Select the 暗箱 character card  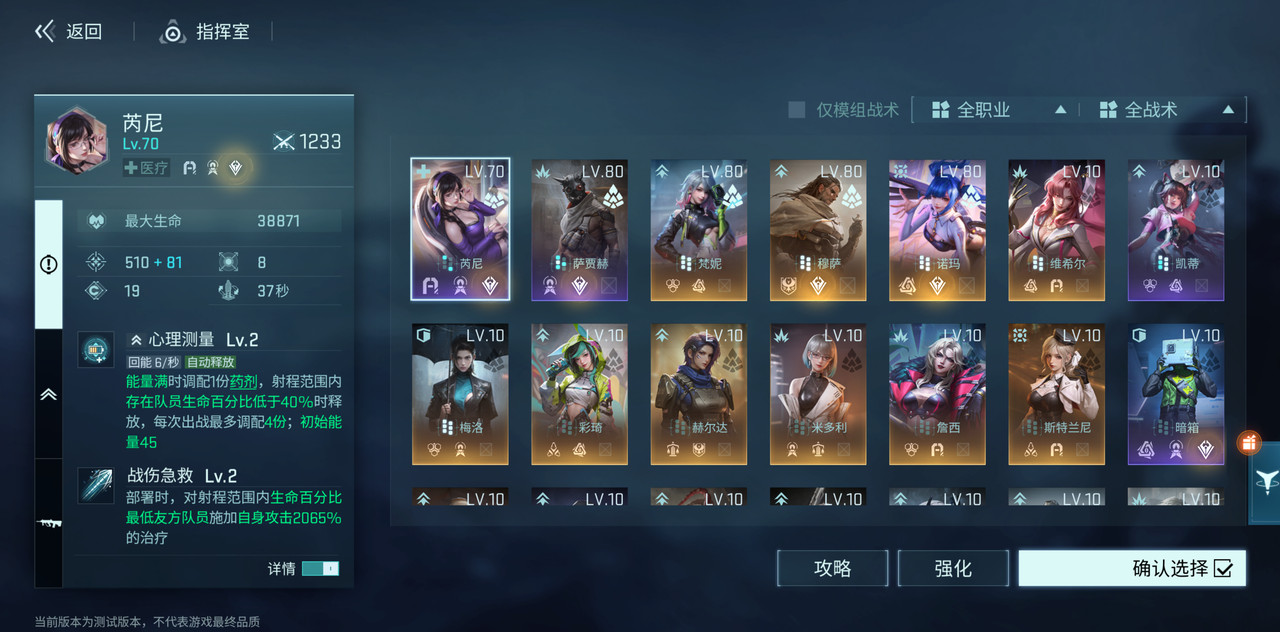(1176, 393)
